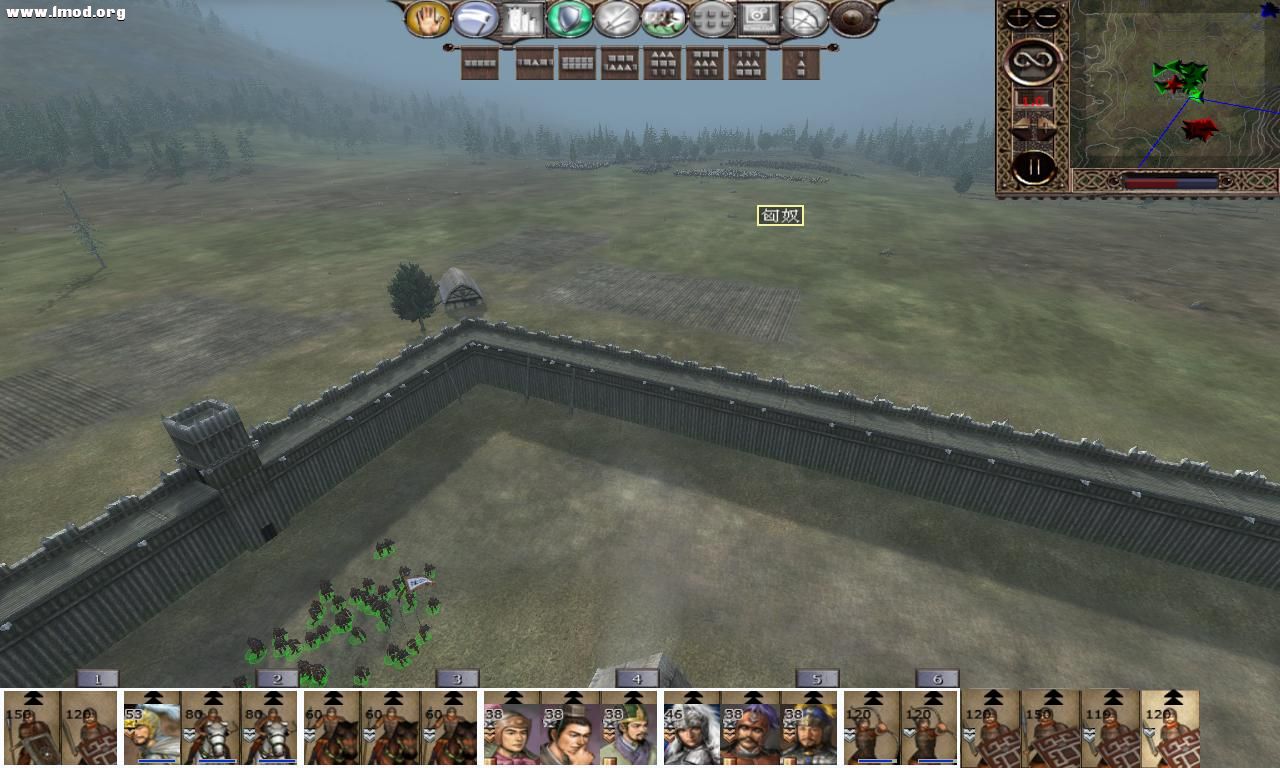Viewport: 1280px width, 768px height.
Task: Switch to unit group 6
Action: [x=937, y=678]
